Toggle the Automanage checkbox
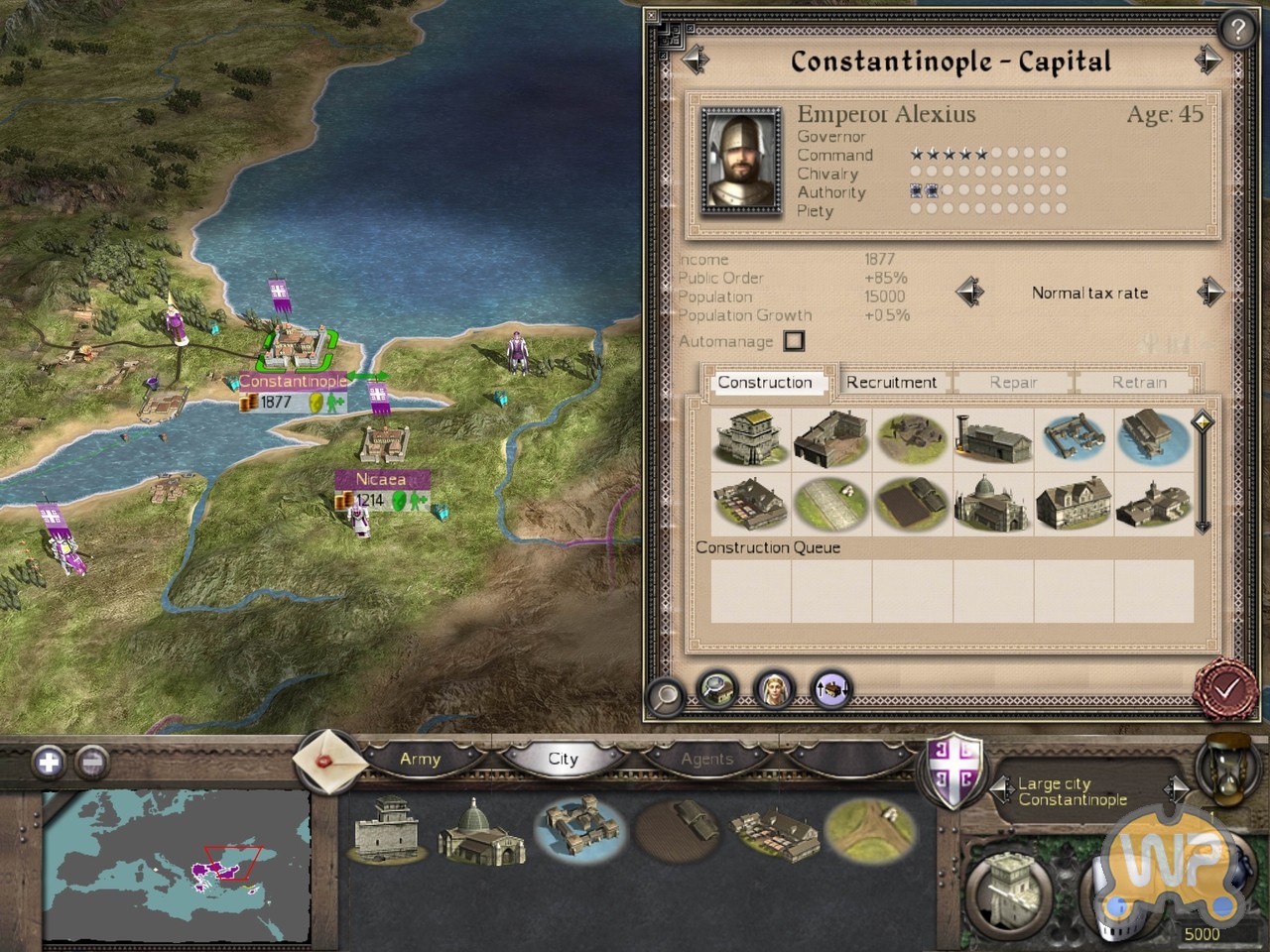1270x952 pixels. pyautogui.click(x=794, y=341)
